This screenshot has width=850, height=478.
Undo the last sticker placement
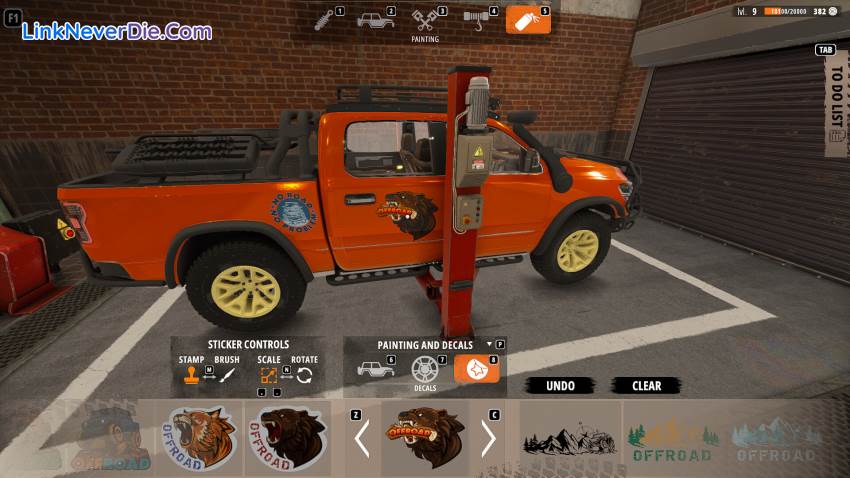pyautogui.click(x=560, y=386)
